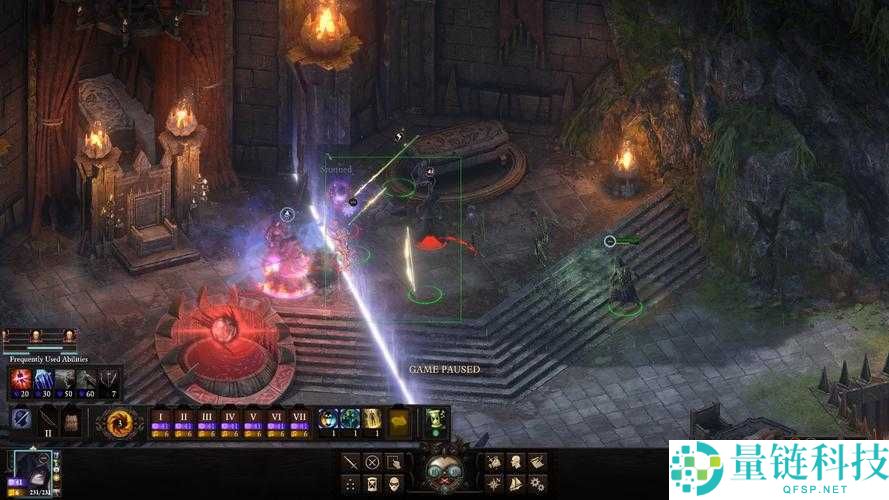889x500 pixels.
Task: Open the character sheet head icon
Action: pyautogui.click(x=517, y=462)
